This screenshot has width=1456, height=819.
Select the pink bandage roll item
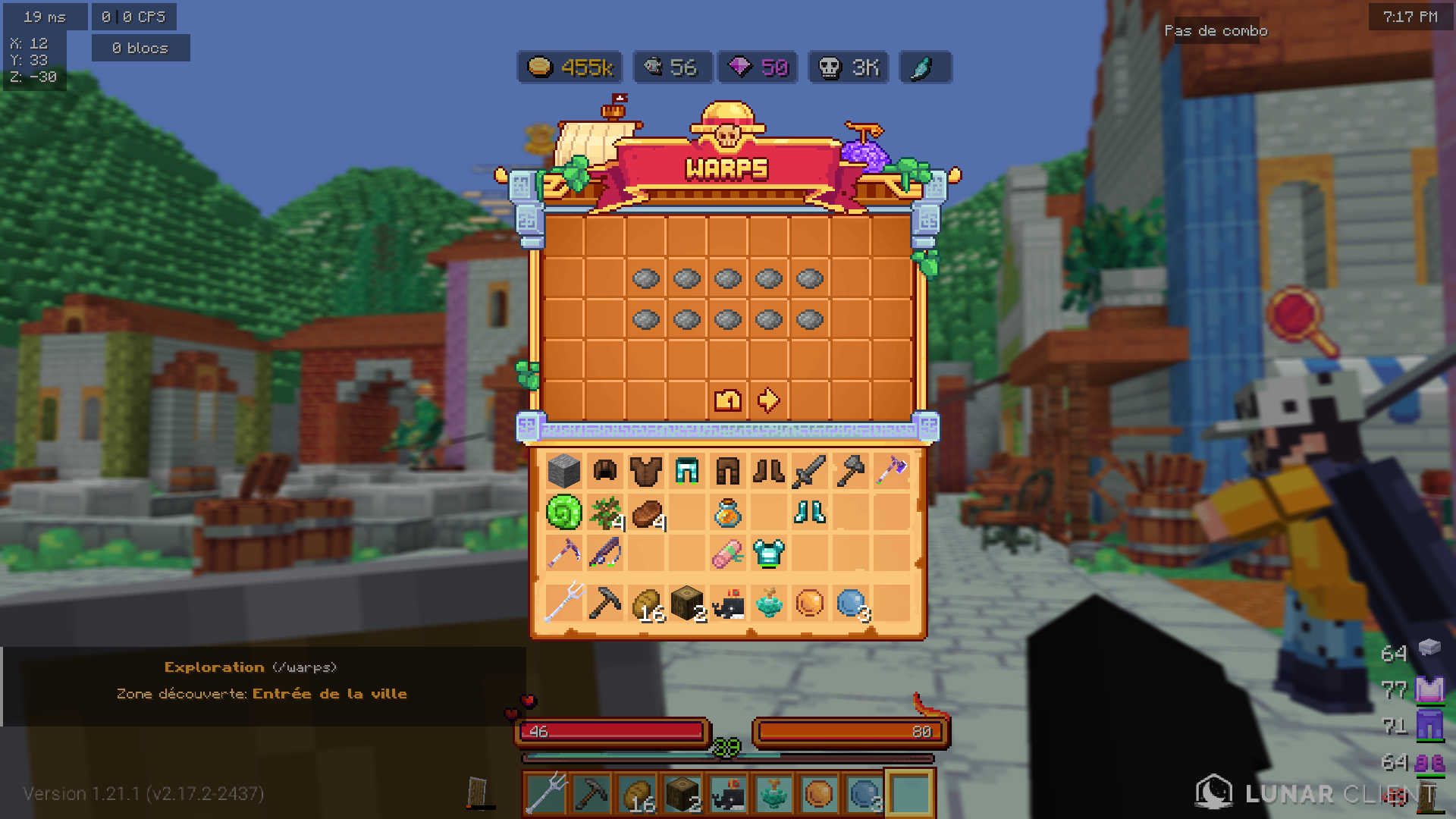pos(728,554)
